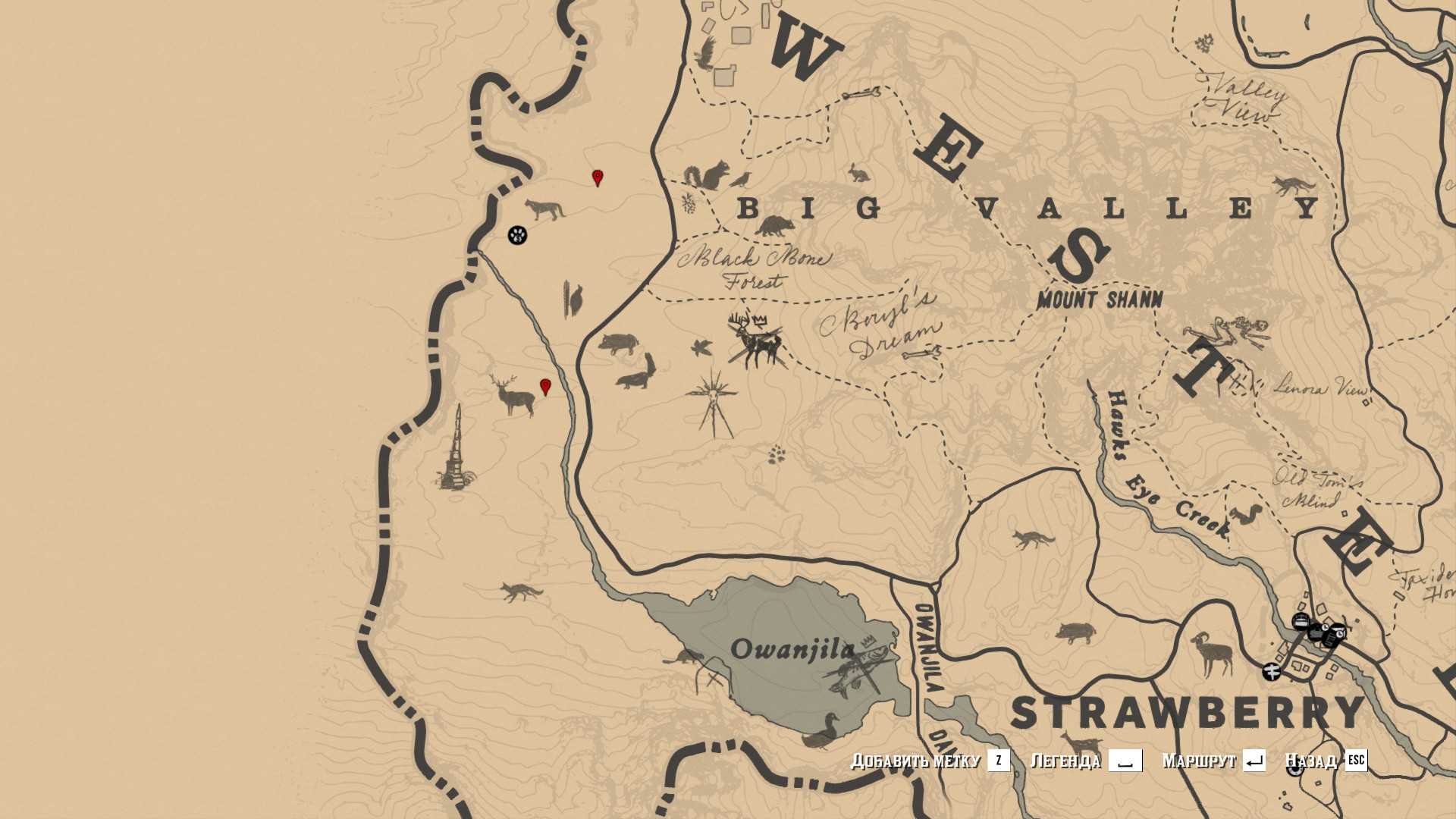Click the red pin above the cougar
The height and width of the screenshot is (819, 1456).
[x=598, y=178]
